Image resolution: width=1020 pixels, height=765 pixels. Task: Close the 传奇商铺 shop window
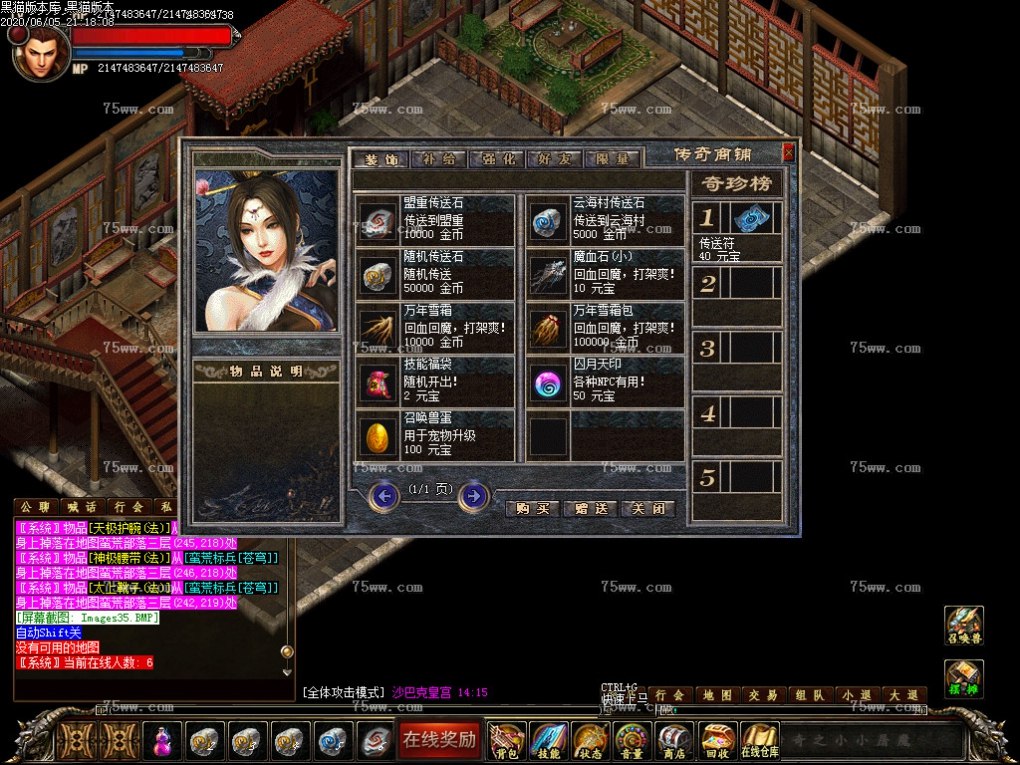click(788, 152)
